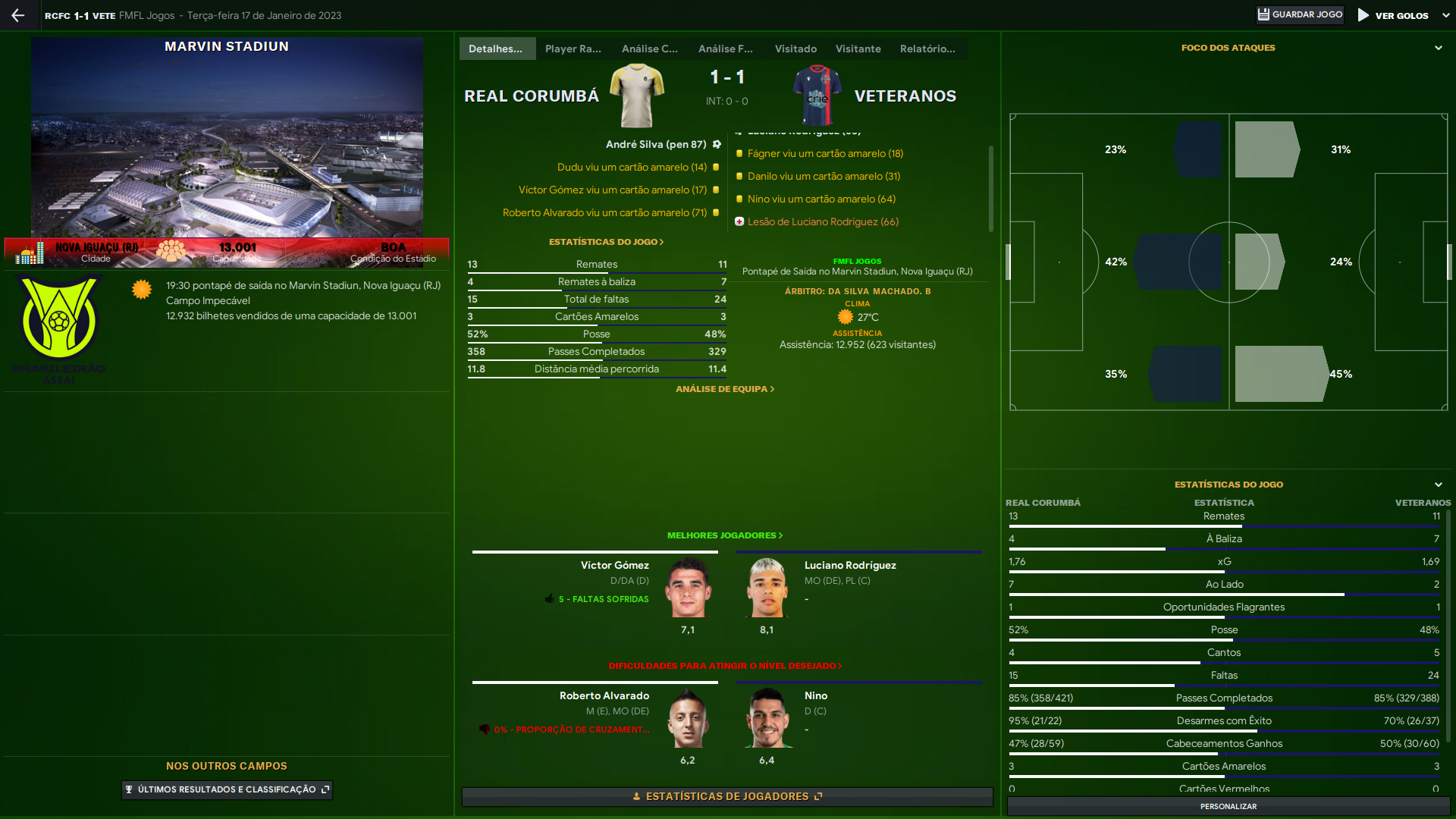View Victor Gómez player portrait
This screenshot has height=819, width=1456.
(688, 588)
